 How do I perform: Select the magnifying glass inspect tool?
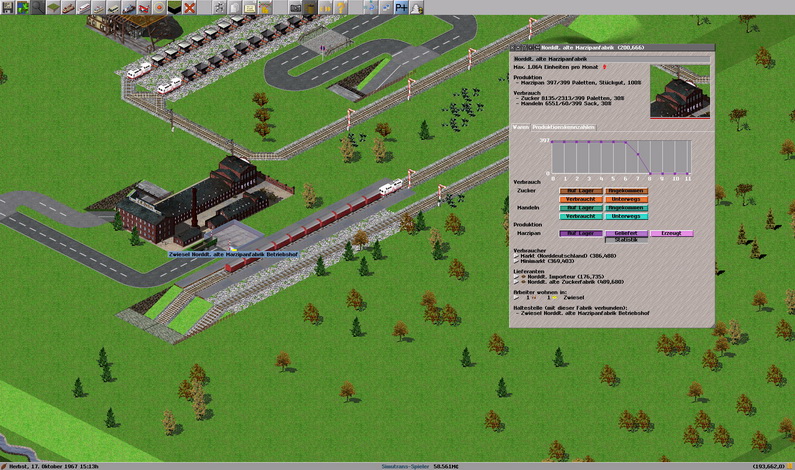38,7
